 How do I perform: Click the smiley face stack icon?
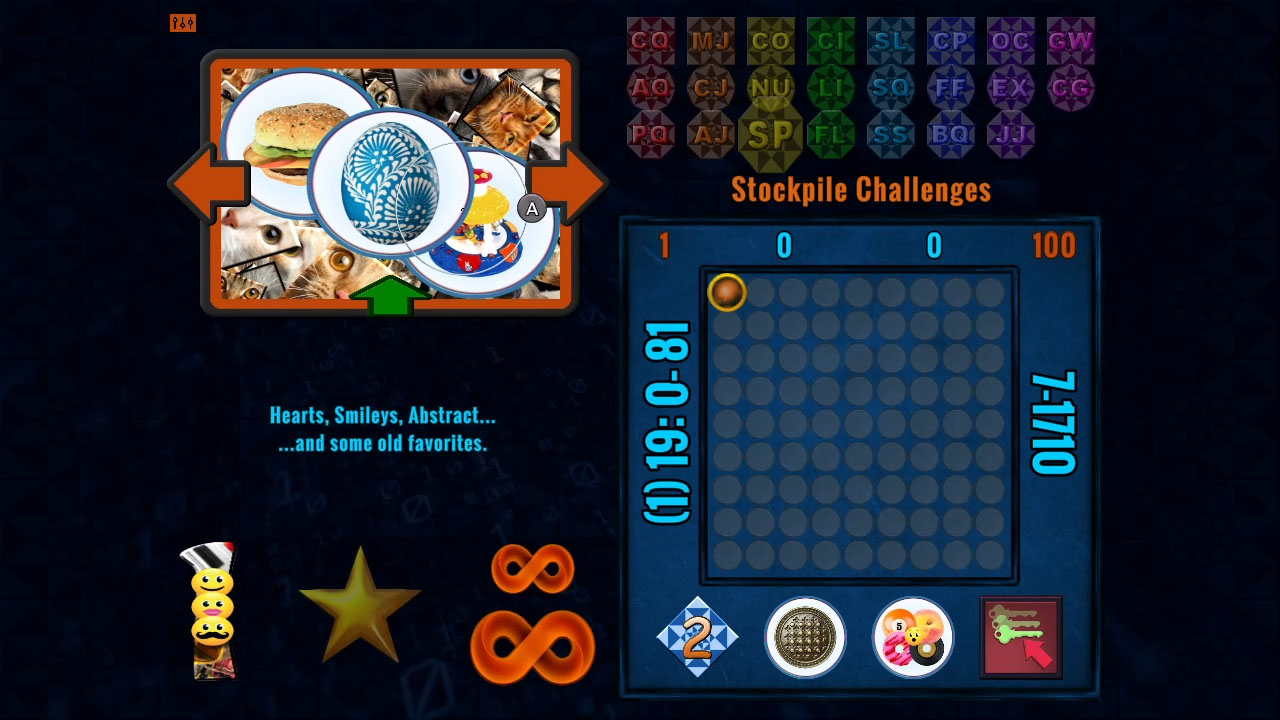tap(213, 608)
